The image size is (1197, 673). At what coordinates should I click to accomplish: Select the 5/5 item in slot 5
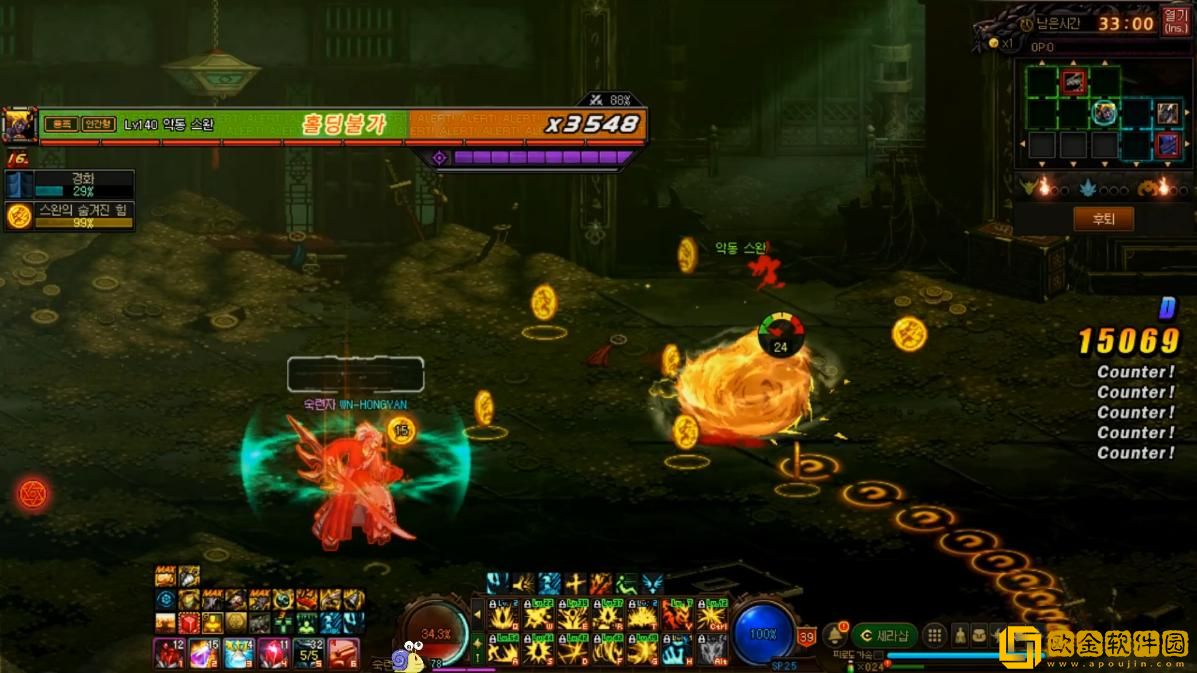click(x=308, y=653)
